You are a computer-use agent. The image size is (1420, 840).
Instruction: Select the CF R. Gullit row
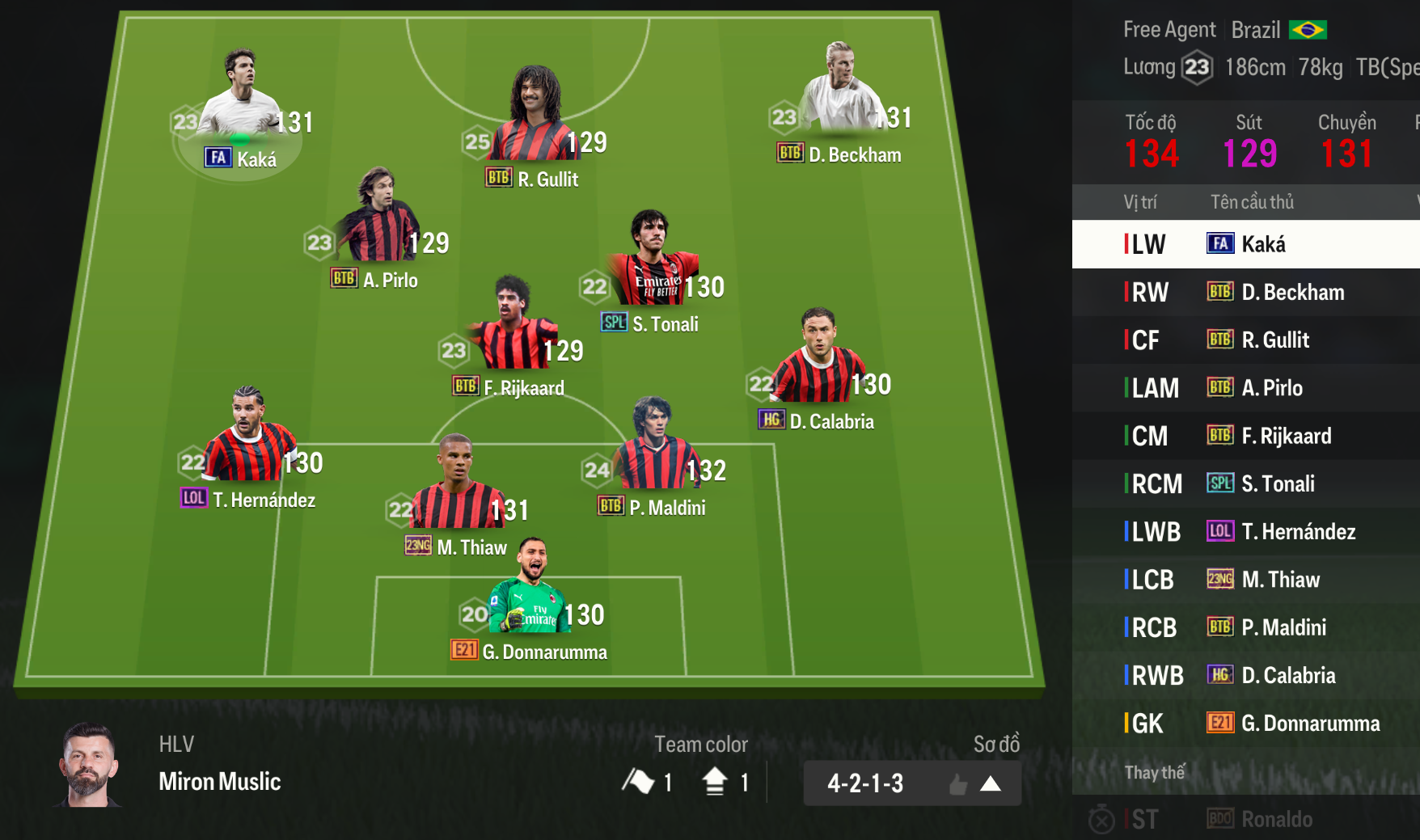pyautogui.click(x=1245, y=340)
